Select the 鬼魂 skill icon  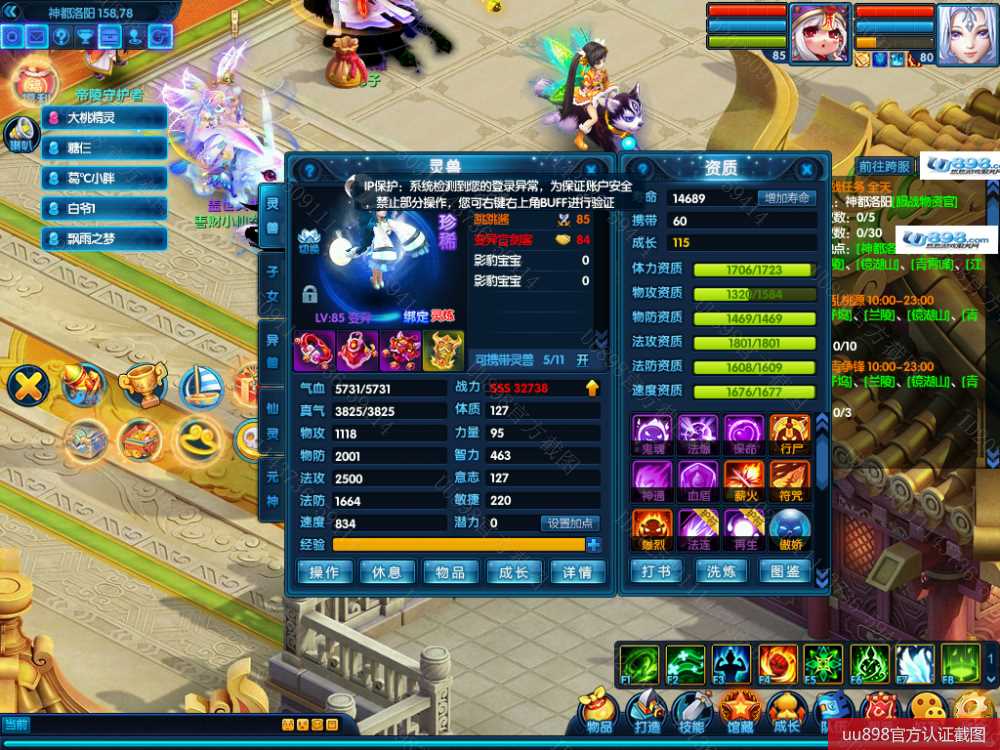[x=652, y=433]
